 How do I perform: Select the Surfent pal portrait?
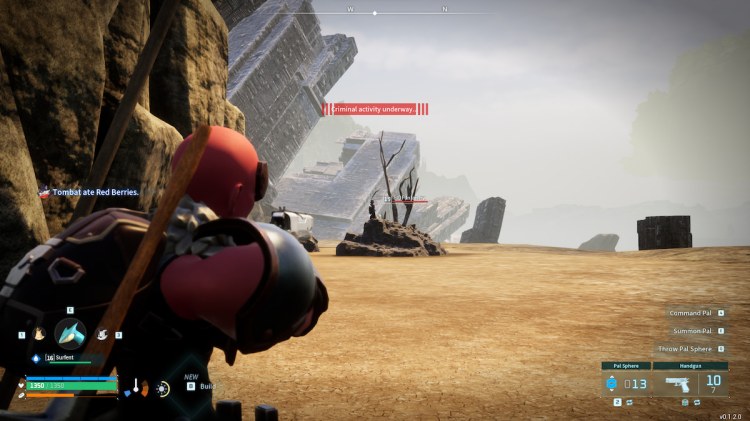(70, 333)
